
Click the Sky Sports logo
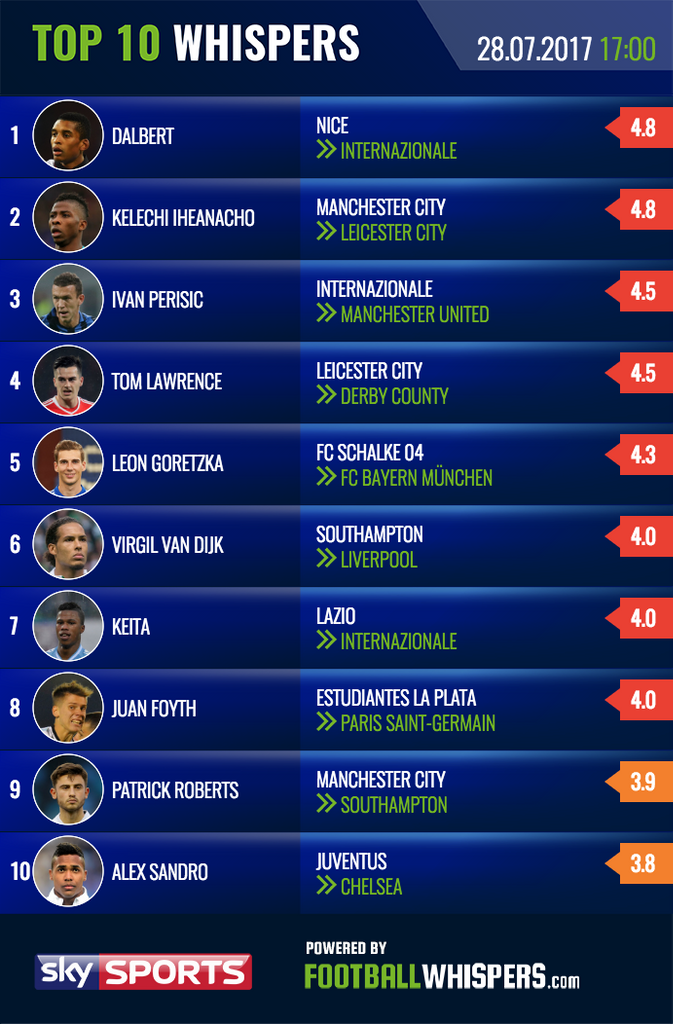[143, 971]
